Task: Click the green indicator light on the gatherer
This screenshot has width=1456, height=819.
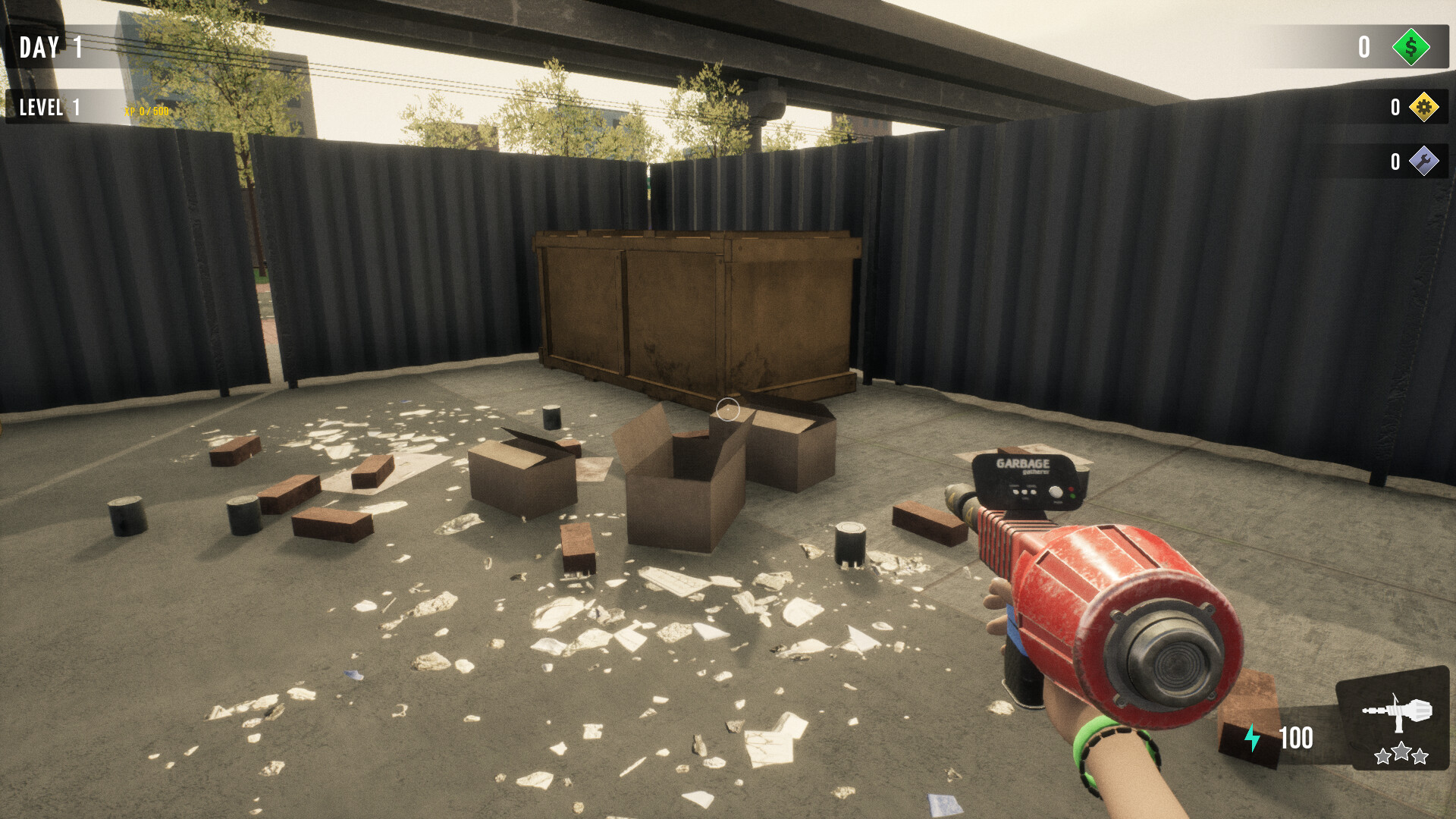Action: (1072, 497)
